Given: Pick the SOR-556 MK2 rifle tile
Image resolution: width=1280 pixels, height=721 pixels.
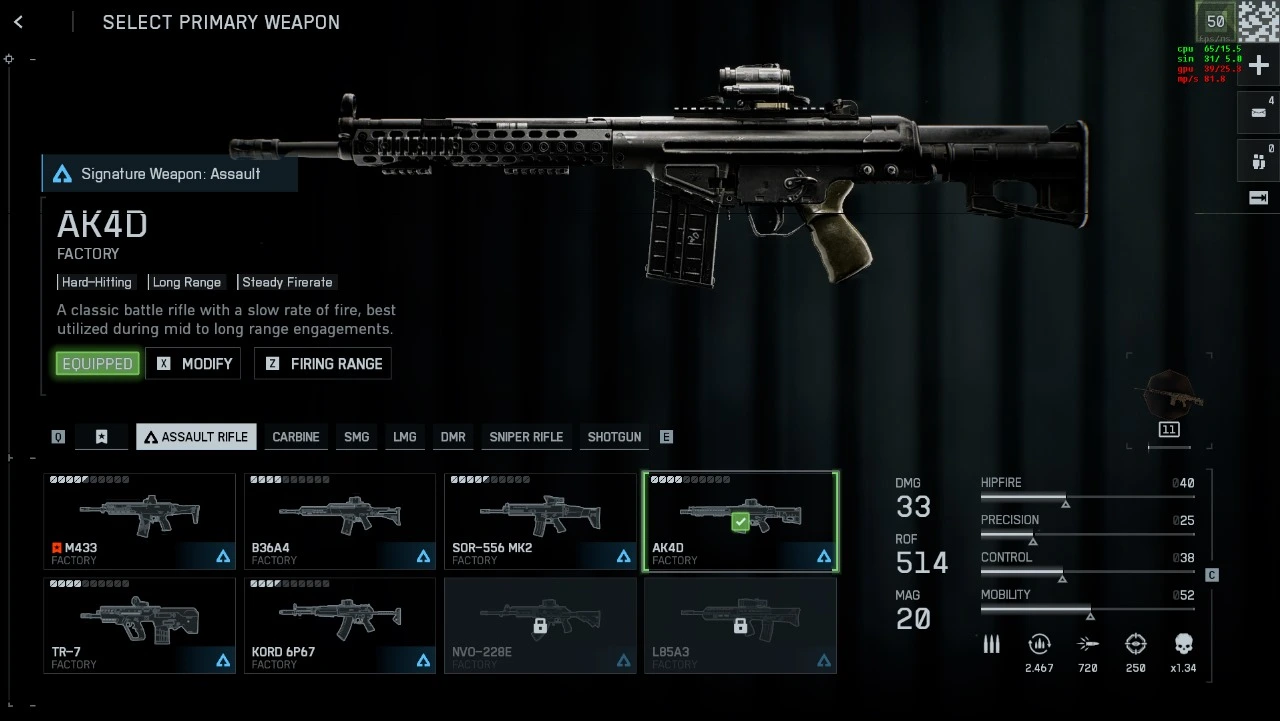Looking at the screenshot, I should pos(540,521).
